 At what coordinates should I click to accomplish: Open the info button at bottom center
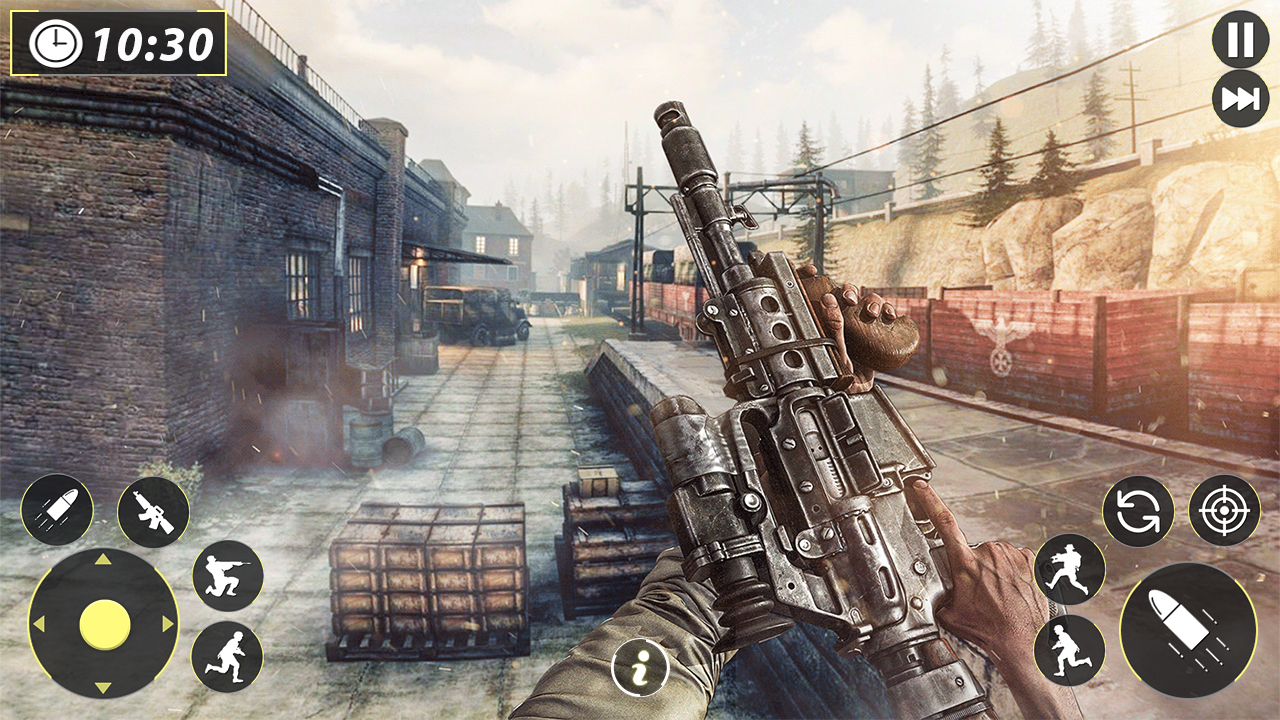click(x=640, y=668)
